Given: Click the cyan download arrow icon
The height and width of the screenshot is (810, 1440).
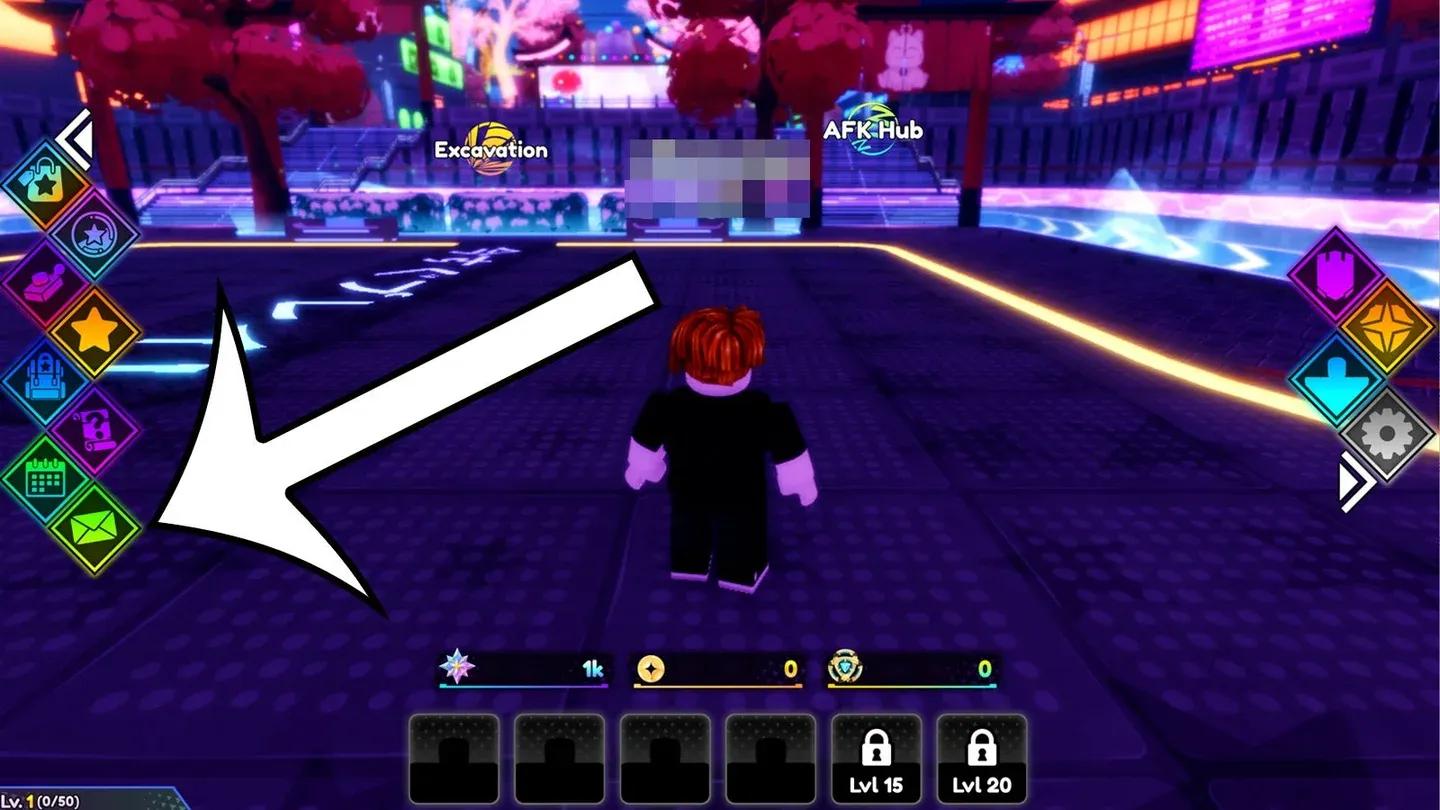Looking at the screenshot, I should pyautogui.click(x=1335, y=375).
